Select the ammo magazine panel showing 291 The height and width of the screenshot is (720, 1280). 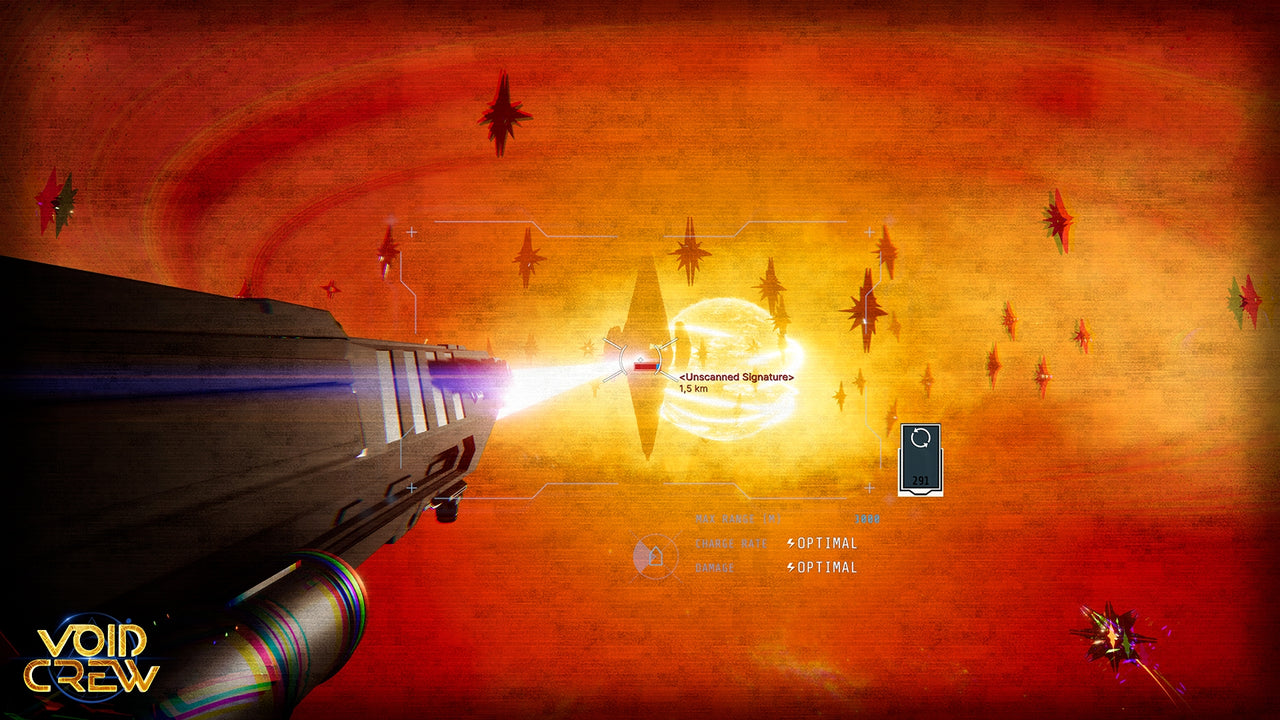click(920, 460)
